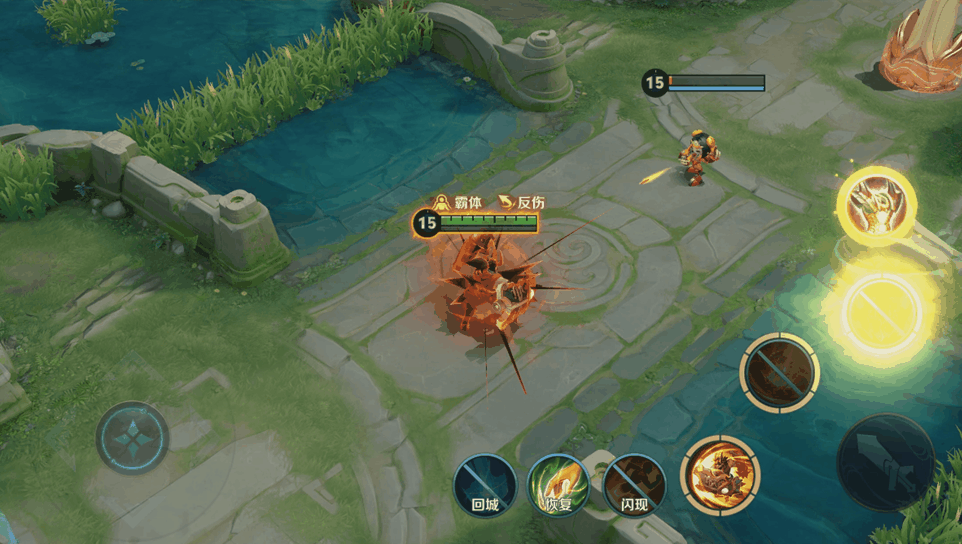Hit the sword basic attack button
This screenshot has height=544, width=962.
point(885,462)
